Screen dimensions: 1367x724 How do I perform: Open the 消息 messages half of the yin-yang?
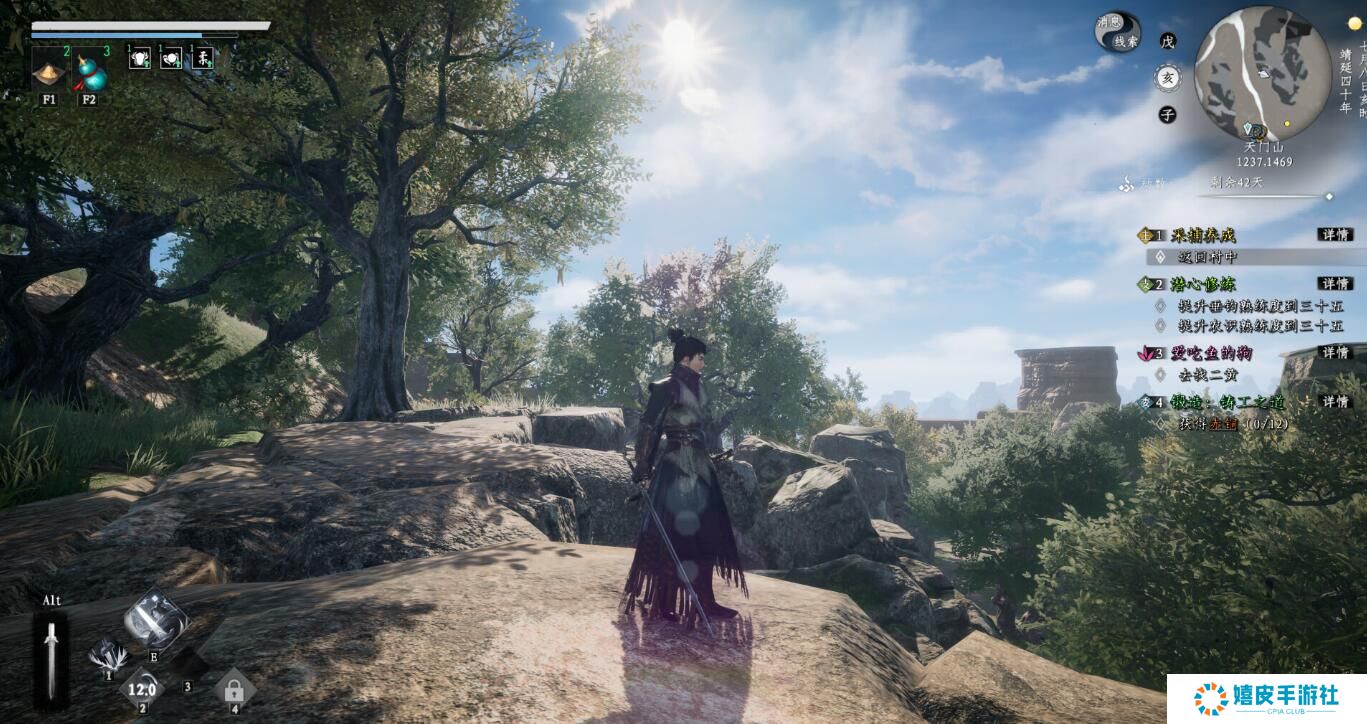pyautogui.click(x=1110, y=23)
